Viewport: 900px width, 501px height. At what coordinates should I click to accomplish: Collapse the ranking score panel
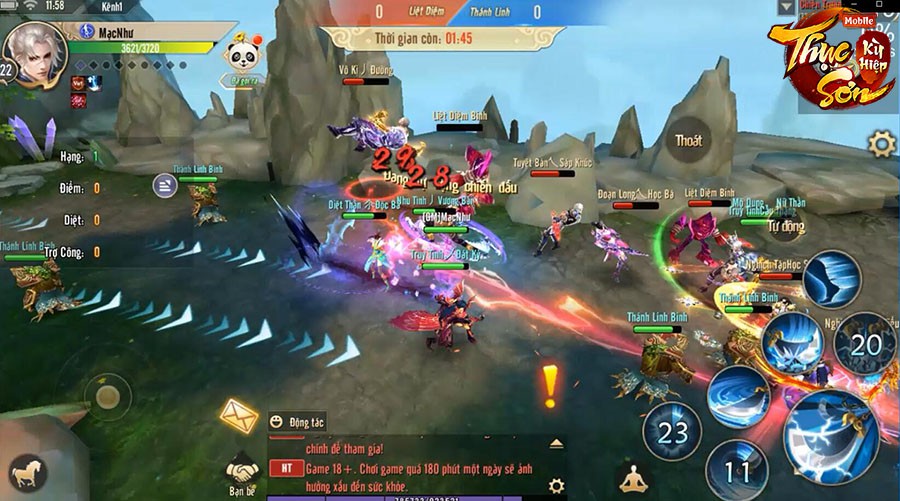pyautogui.click(x=165, y=184)
